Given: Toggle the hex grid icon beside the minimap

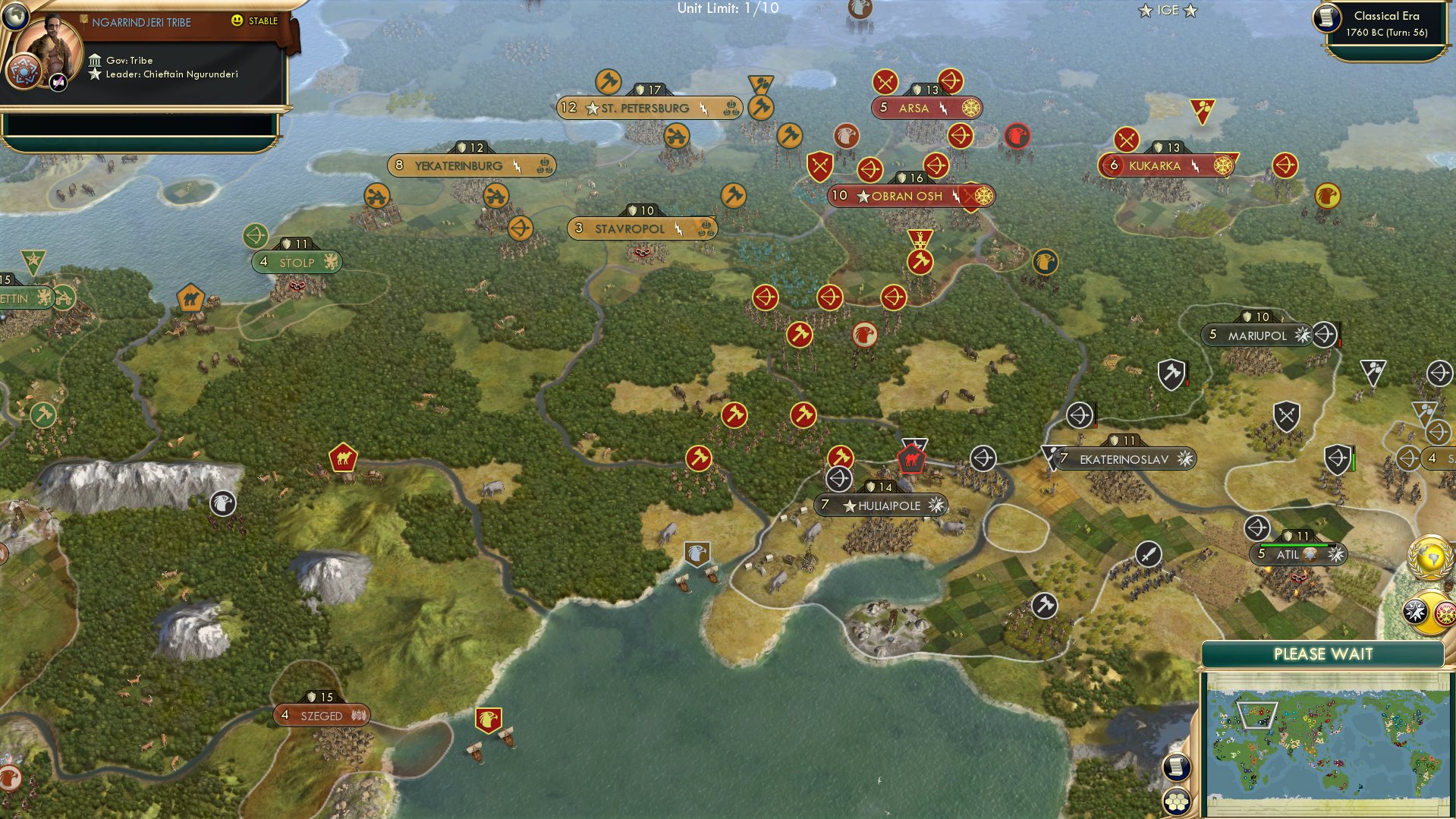Looking at the screenshot, I should coord(1176,802).
